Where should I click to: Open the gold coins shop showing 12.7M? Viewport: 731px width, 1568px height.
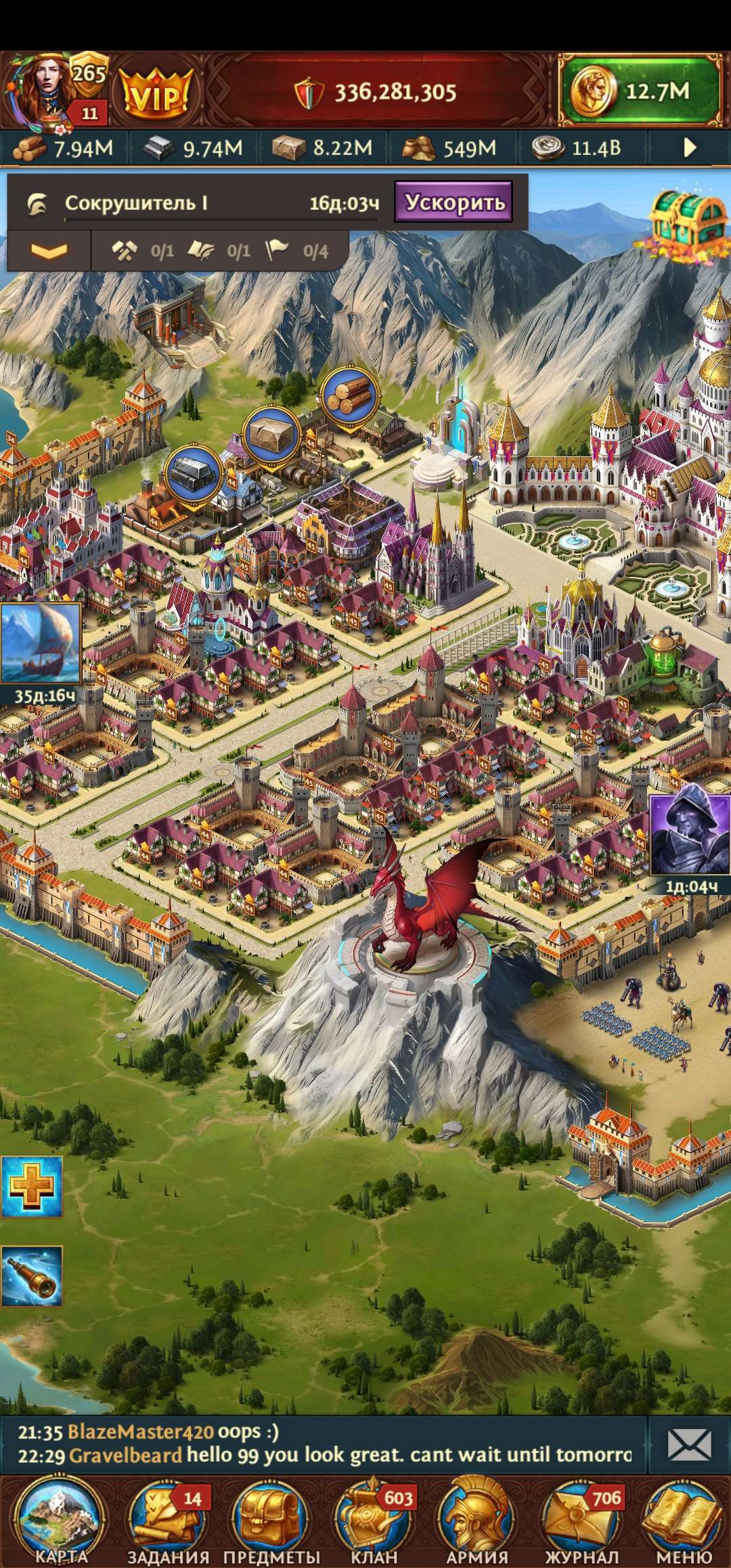pos(640,91)
